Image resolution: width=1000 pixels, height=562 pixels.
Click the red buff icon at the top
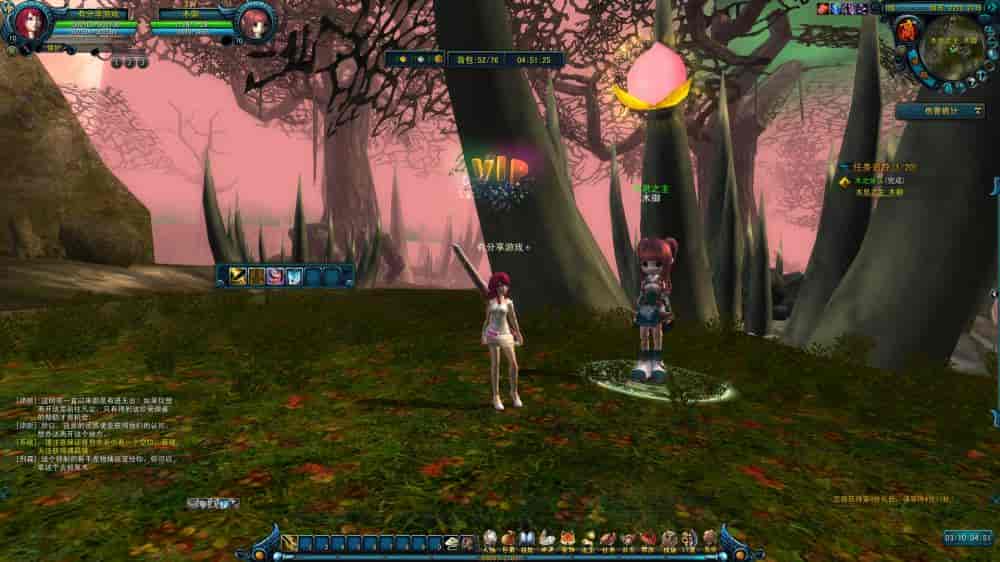coord(823,8)
